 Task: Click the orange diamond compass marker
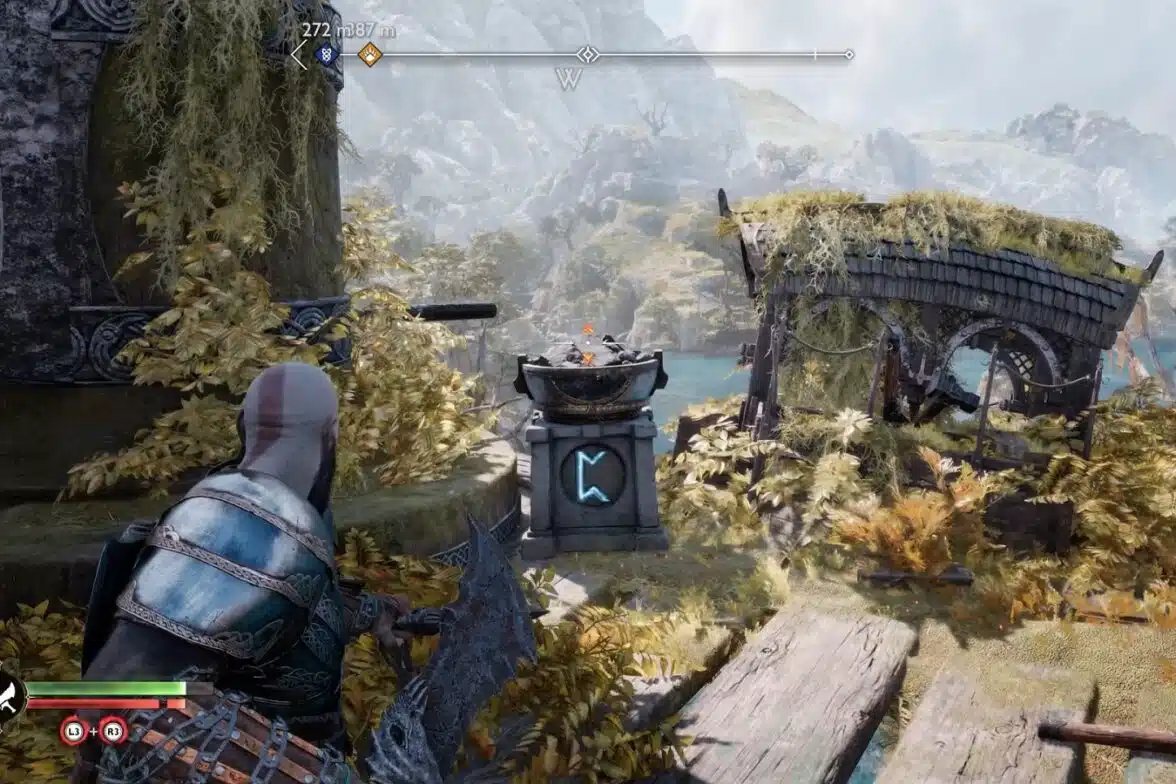(370, 55)
